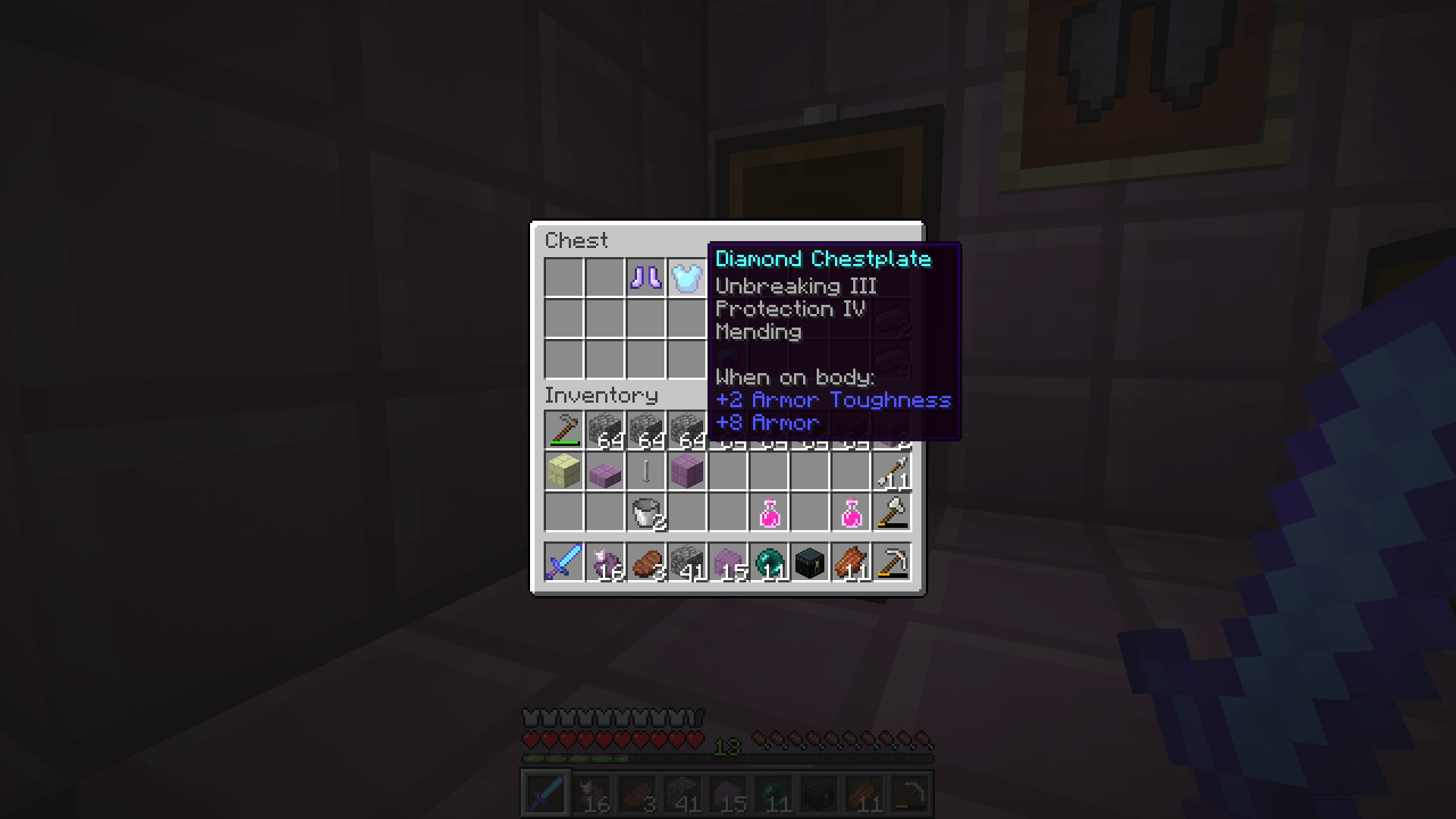The width and height of the screenshot is (1456, 819).
Task: Select the end stone bricks block
Action: [x=563, y=471]
